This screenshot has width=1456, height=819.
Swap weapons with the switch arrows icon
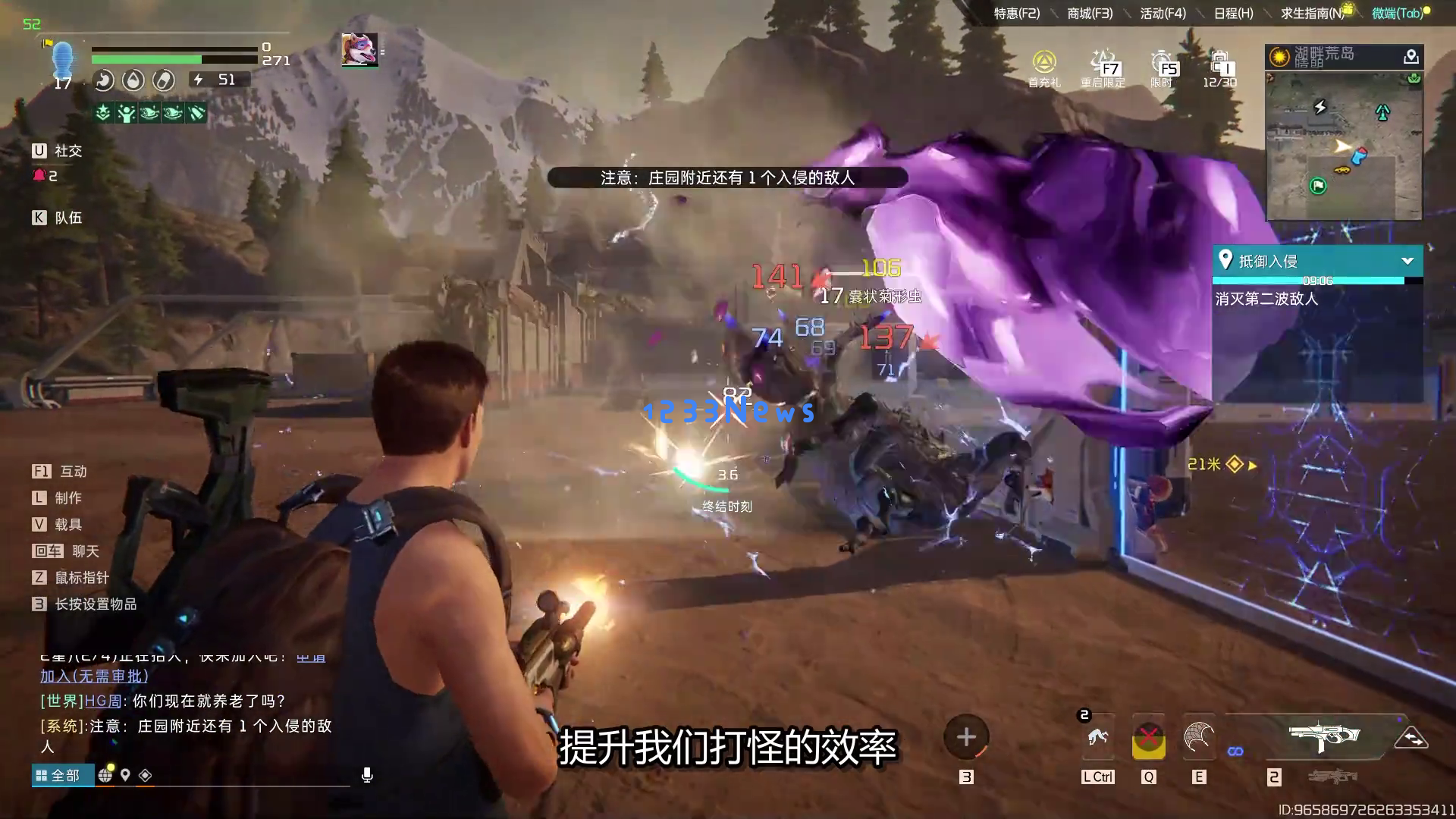click(x=1410, y=738)
